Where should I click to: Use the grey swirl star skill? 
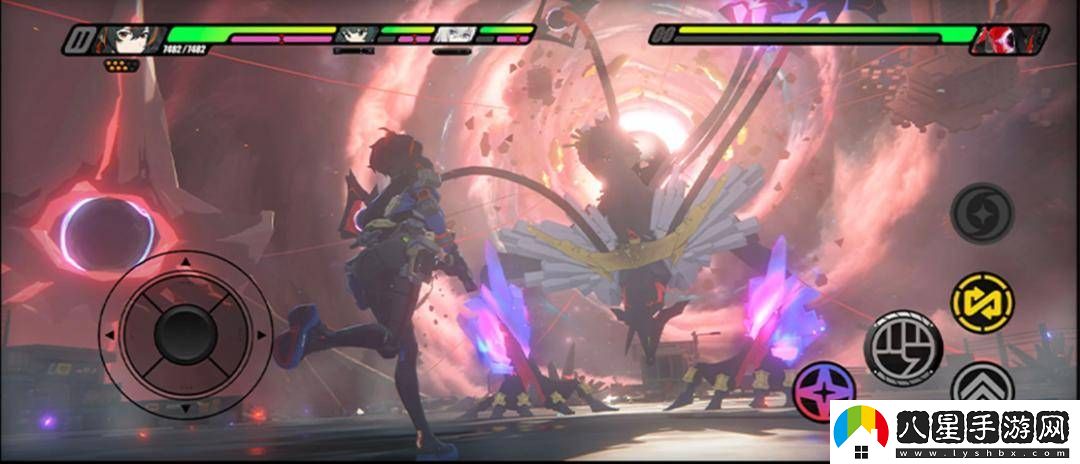[x=981, y=214]
